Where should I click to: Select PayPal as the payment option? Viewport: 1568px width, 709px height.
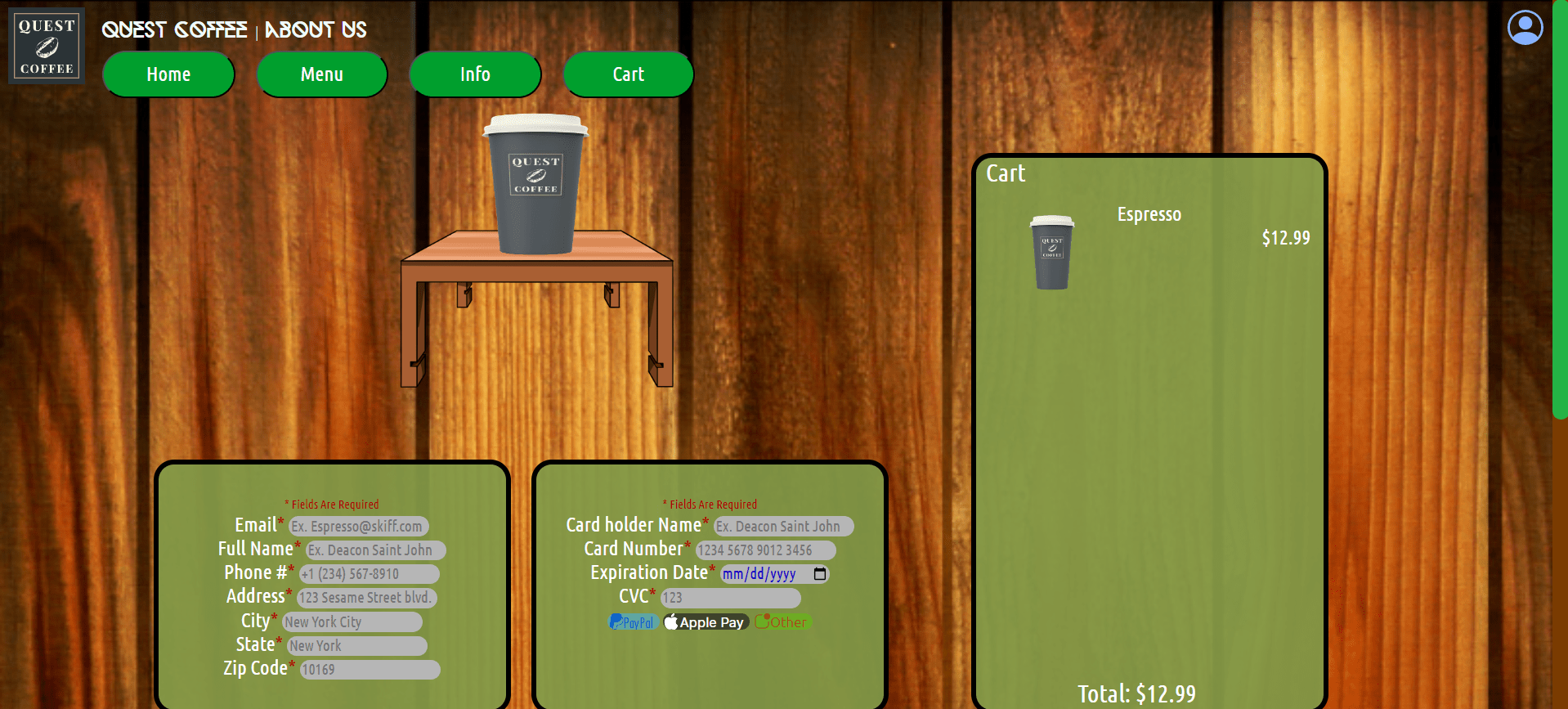pyautogui.click(x=634, y=621)
